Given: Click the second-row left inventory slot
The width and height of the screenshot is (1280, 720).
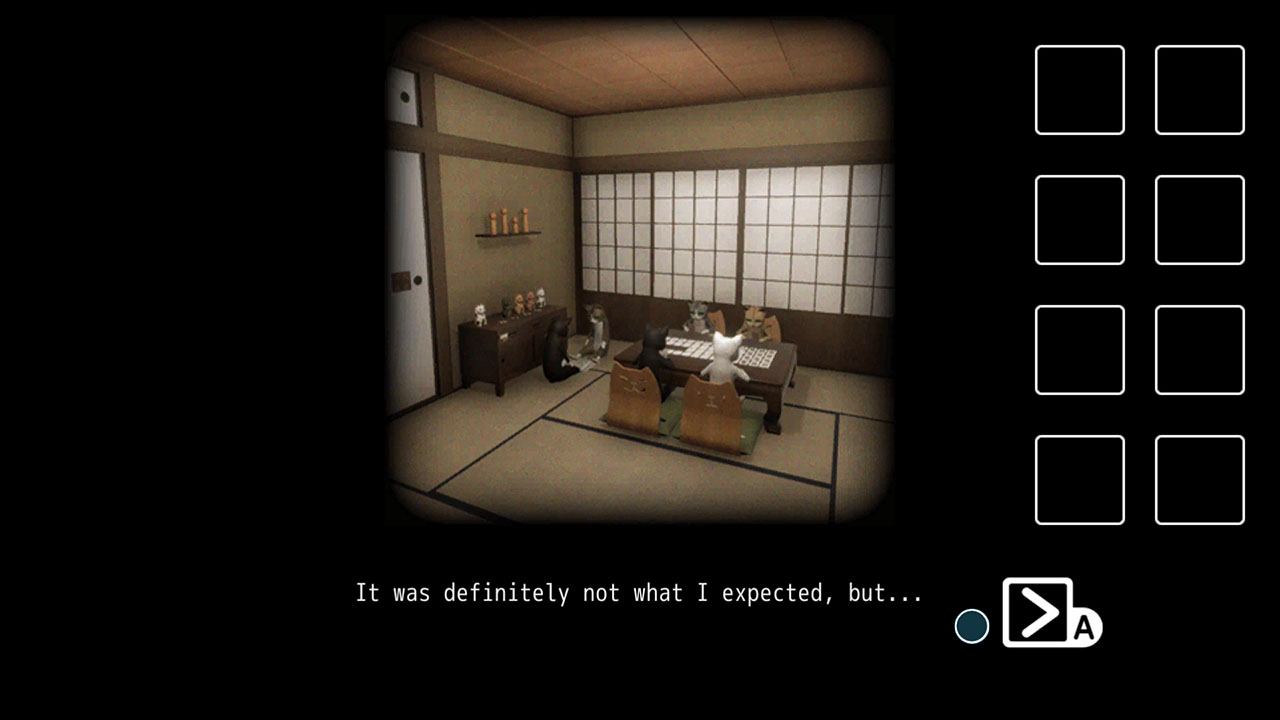Looking at the screenshot, I should 1079,220.
